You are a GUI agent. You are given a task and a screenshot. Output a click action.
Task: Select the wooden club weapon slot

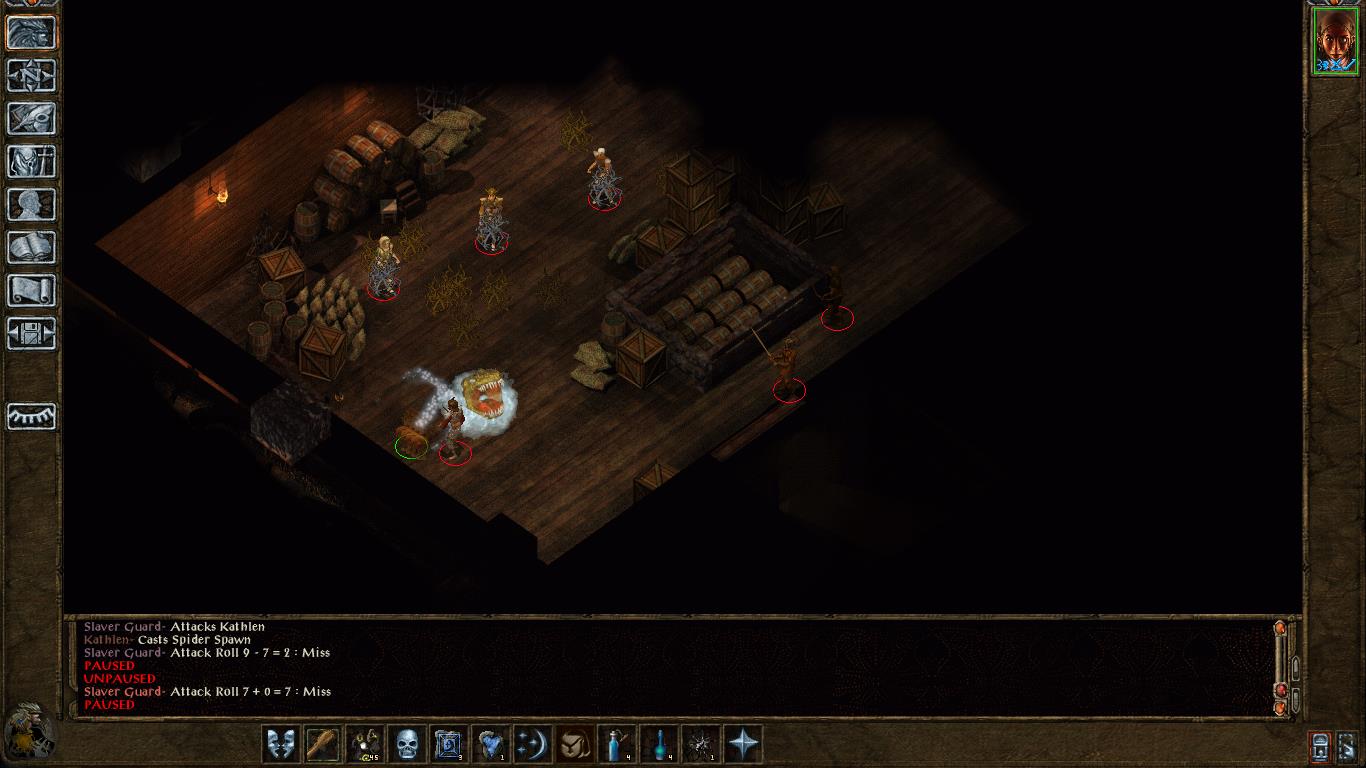pos(323,744)
